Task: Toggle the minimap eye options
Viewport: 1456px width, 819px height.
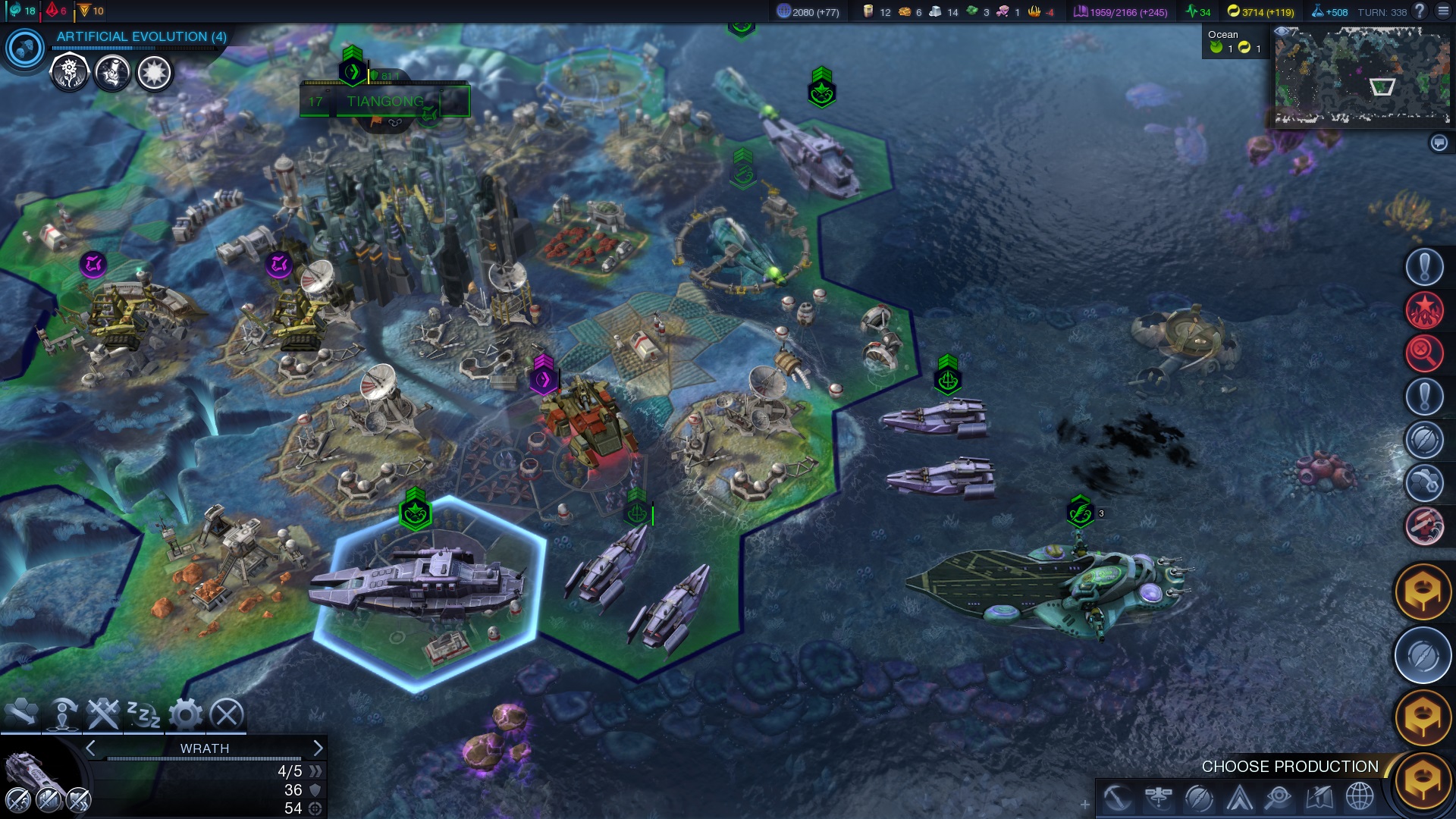Action: [1282, 32]
